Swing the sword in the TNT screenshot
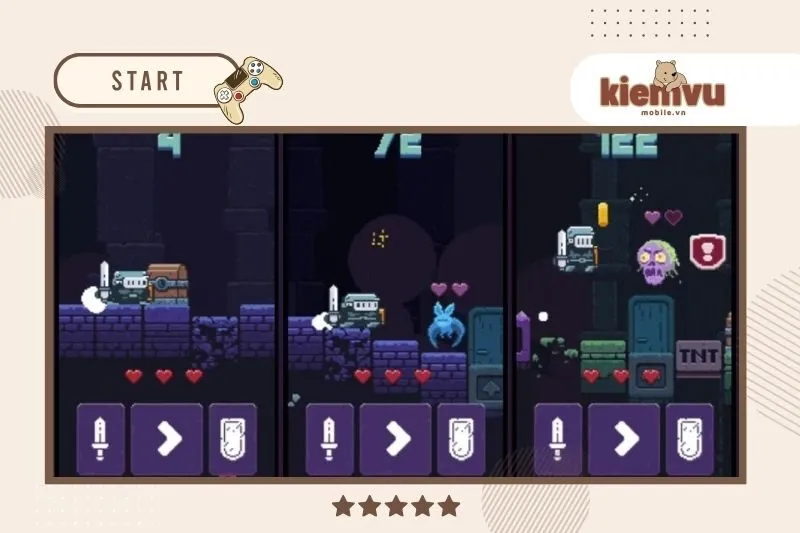 pos(558,439)
